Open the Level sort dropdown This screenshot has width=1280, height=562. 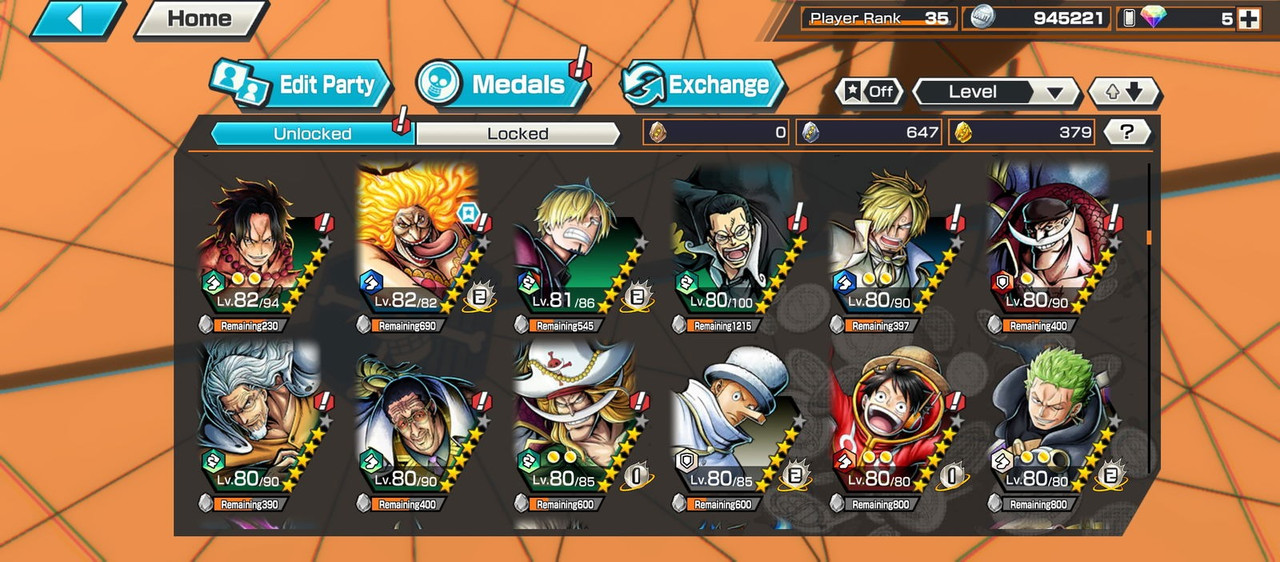click(x=996, y=92)
